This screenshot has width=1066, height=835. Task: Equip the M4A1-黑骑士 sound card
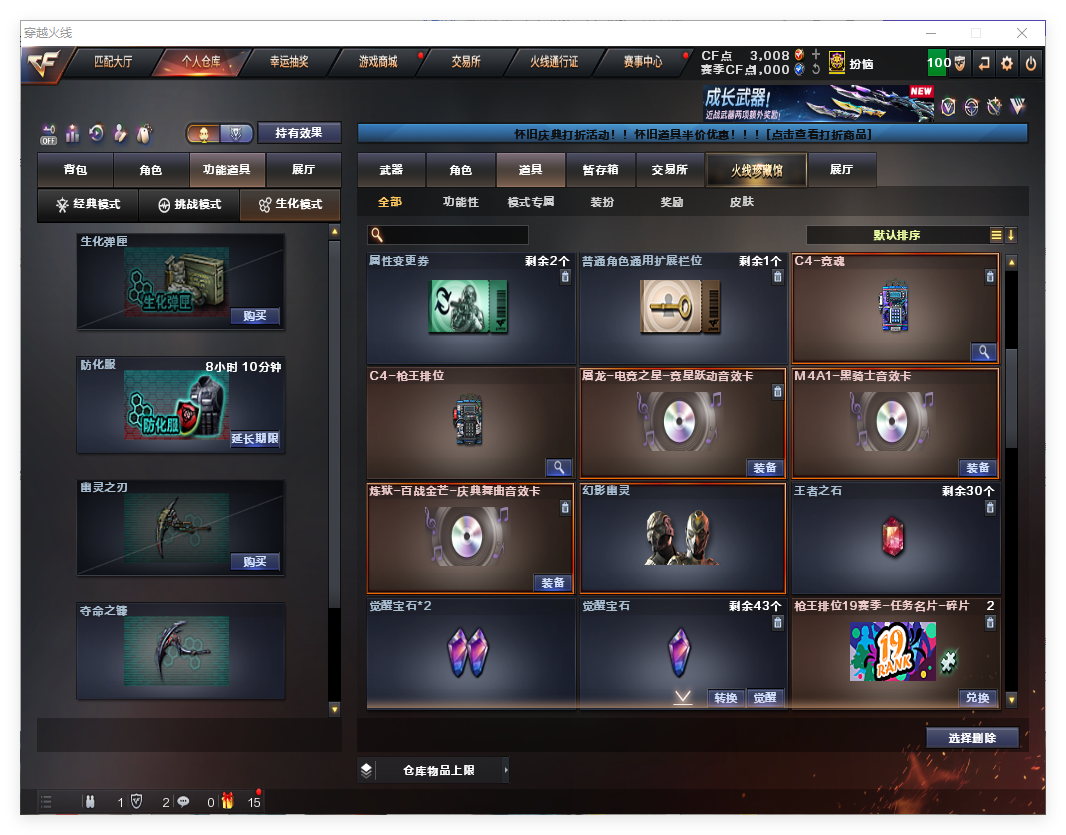[977, 468]
